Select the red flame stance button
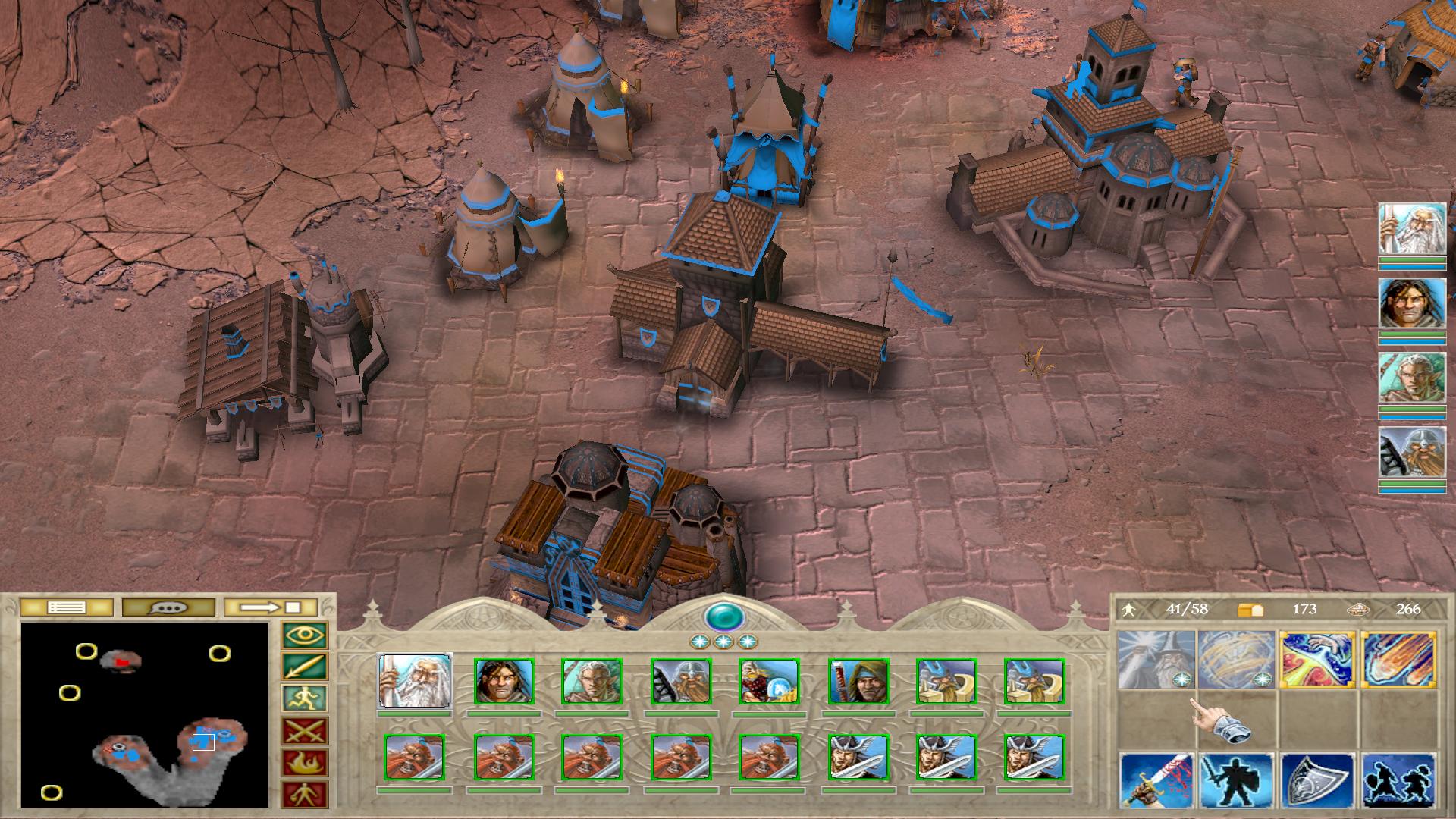Viewport: 1456px width, 819px height. [305, 764]
